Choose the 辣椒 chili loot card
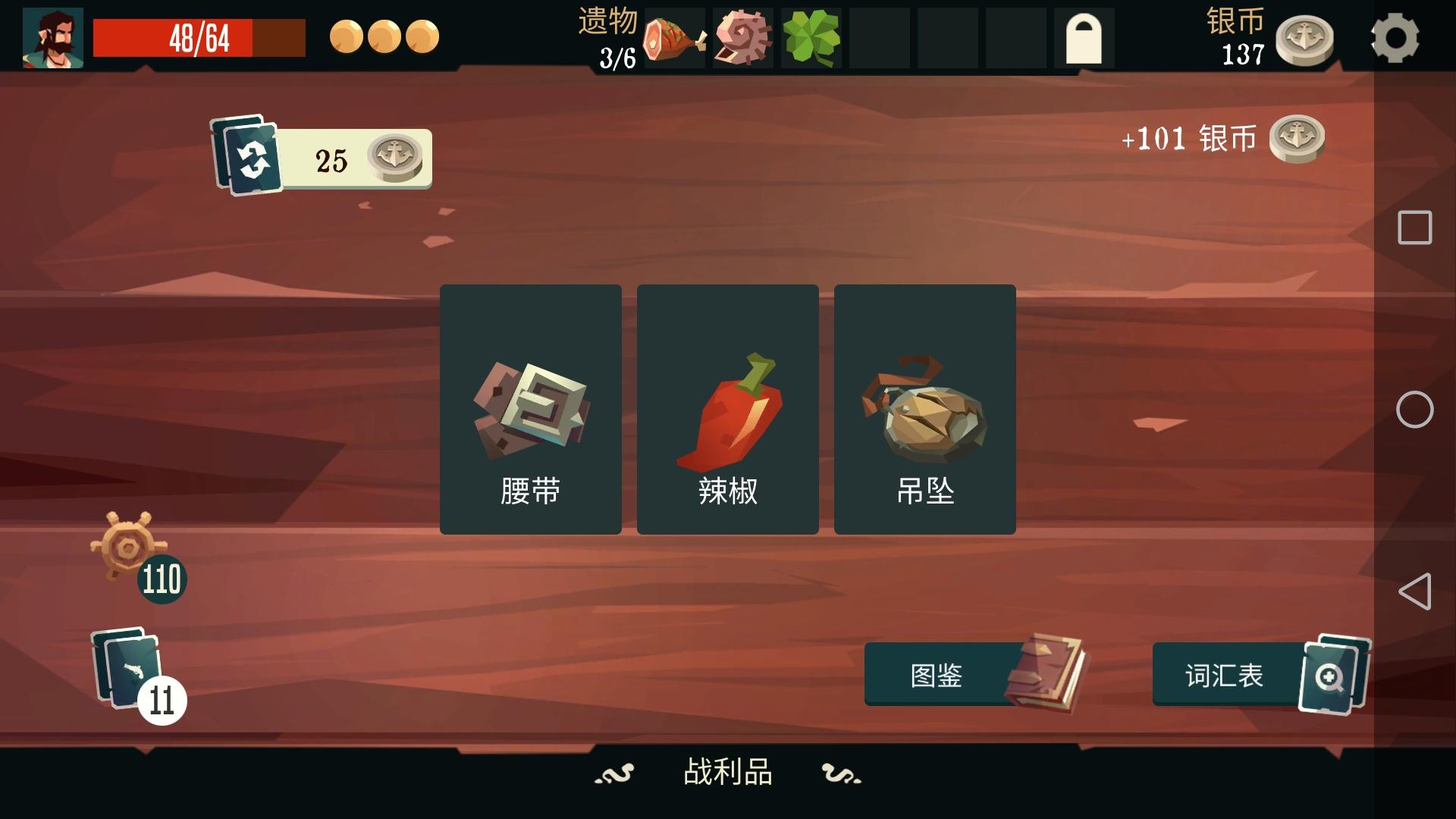Screen dimensions: 1456x819 (x=727, y=408)
